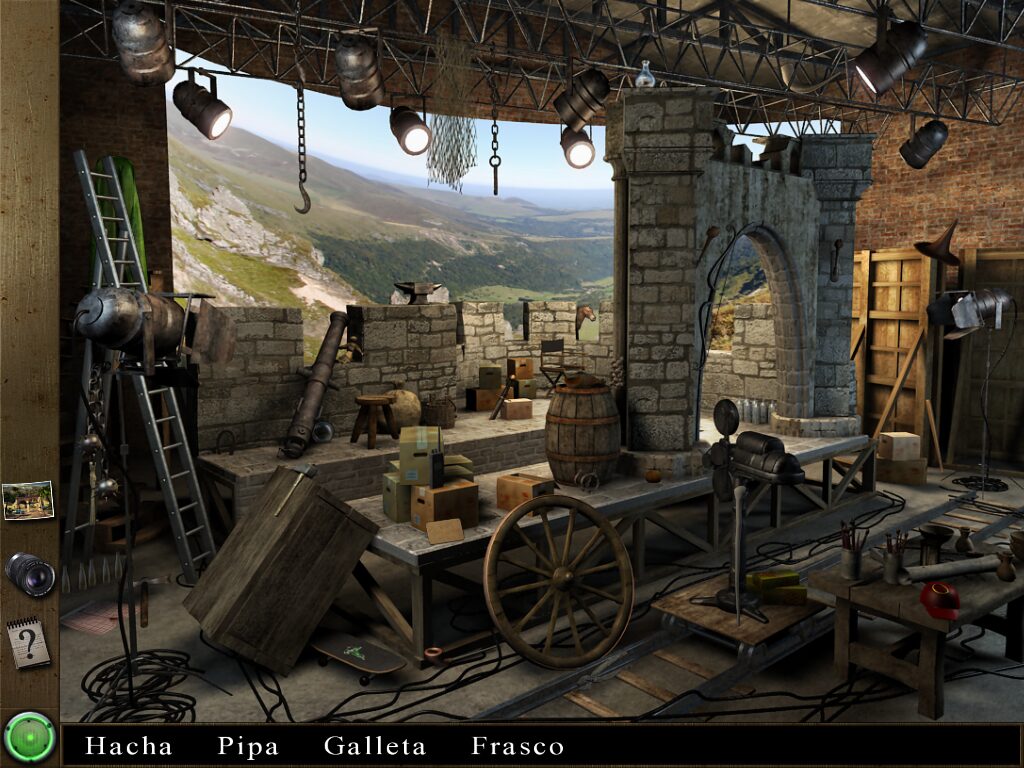Open the question mark hint notepad
The height and width of the screenshot is (768, 1024).
29,643
